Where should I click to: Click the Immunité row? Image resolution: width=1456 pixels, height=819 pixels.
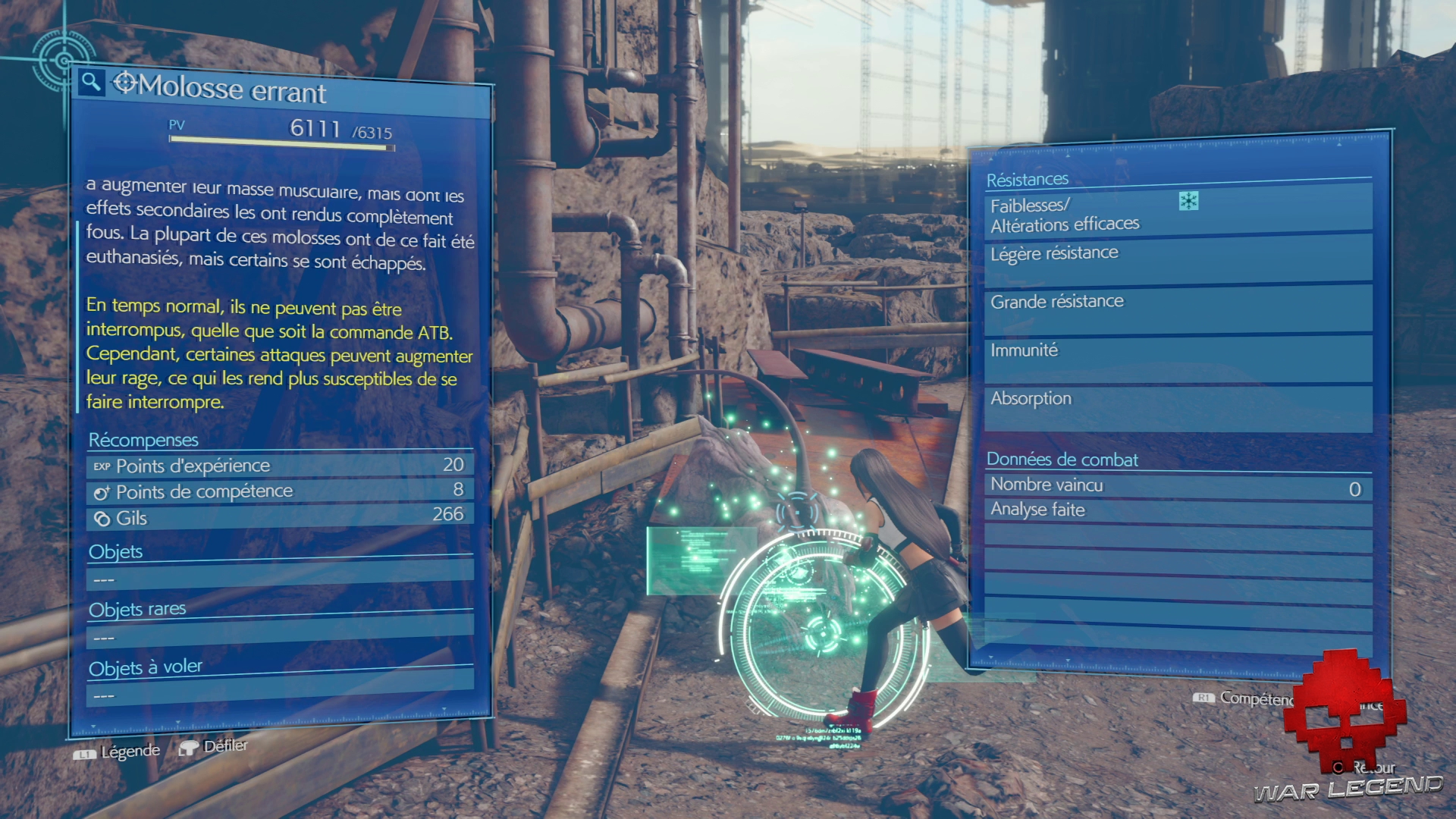click(1177, 356)
